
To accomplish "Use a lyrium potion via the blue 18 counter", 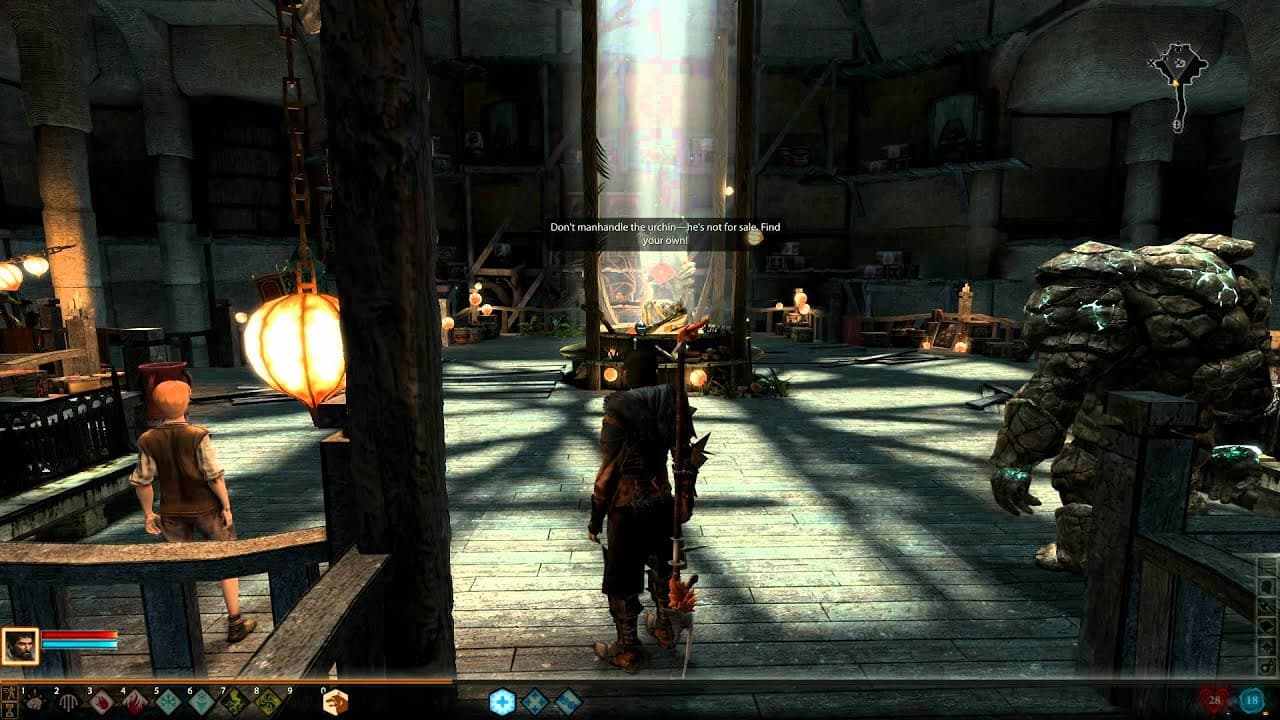I will coord(1252,699).
